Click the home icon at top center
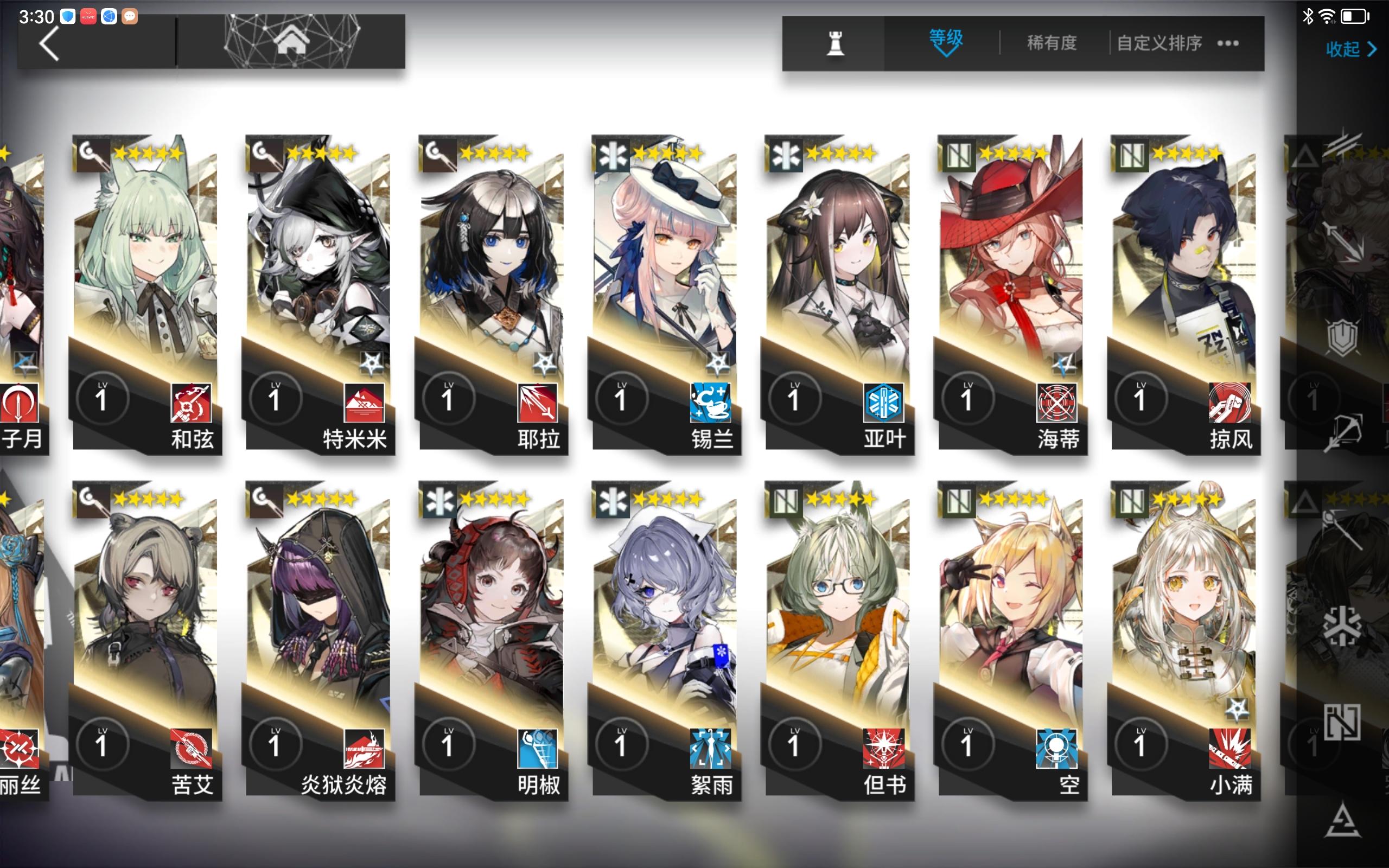This screenshot has width=1389, height=868. pos(293,40)
